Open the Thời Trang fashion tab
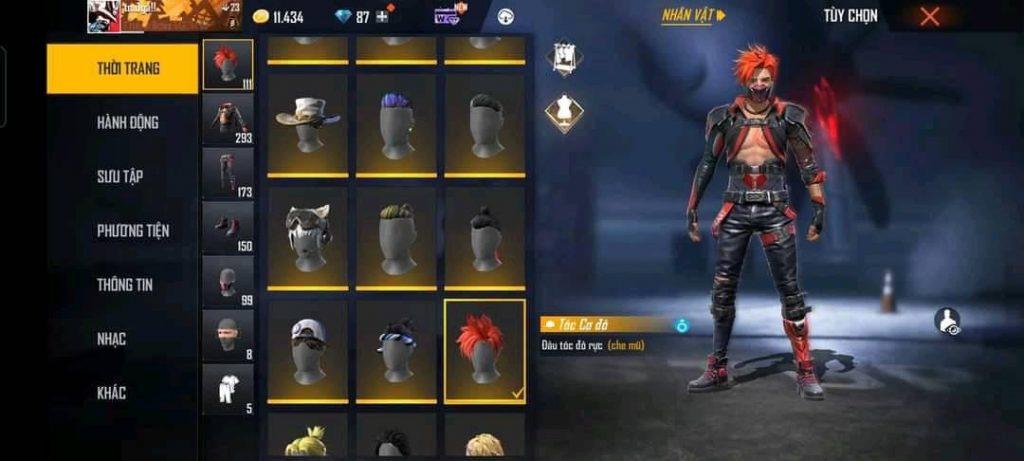The image size is (1024, 461). tap(122, 69)
